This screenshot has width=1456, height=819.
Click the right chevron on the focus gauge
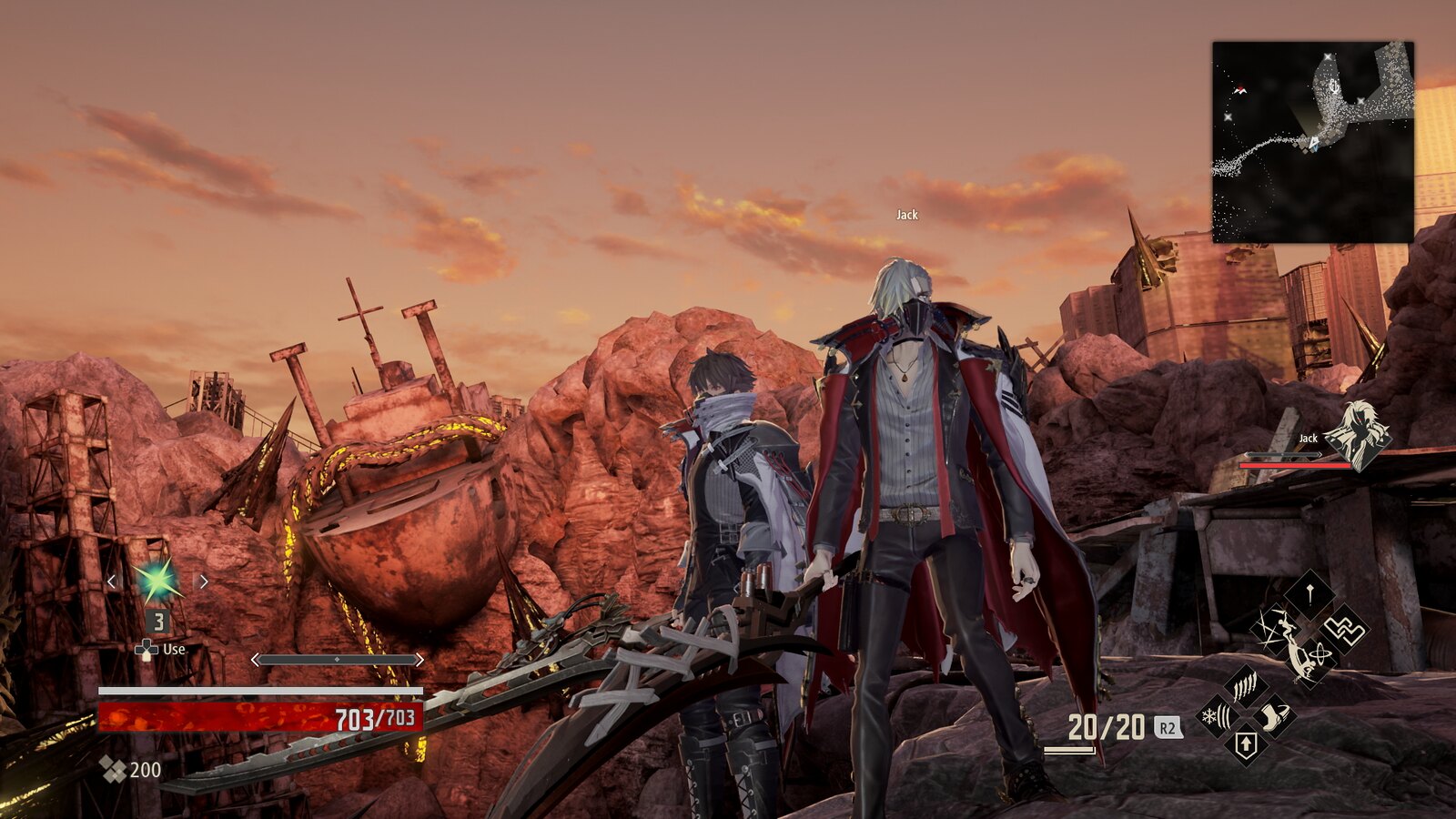coord(420,659)
